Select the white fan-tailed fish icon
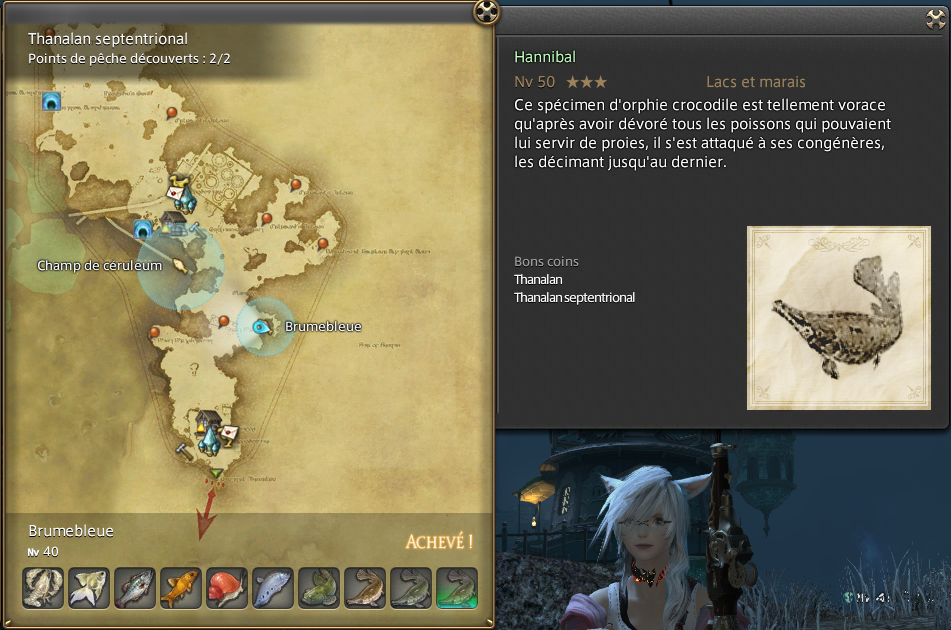Viewport: 951px width, 630px height. point(89,588)
